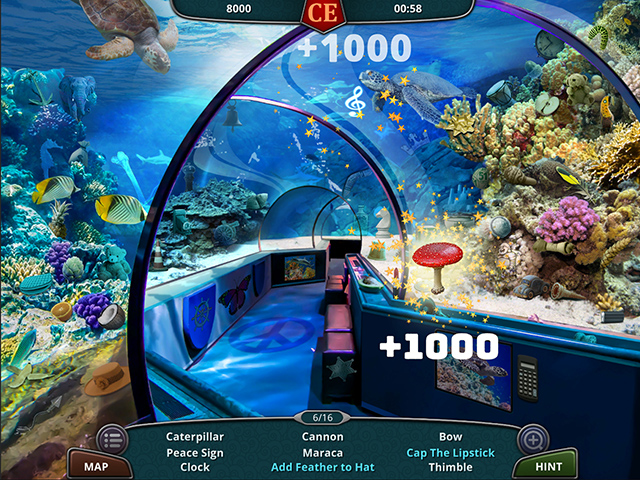Select Caterpillar in the object list

point(195,437)
